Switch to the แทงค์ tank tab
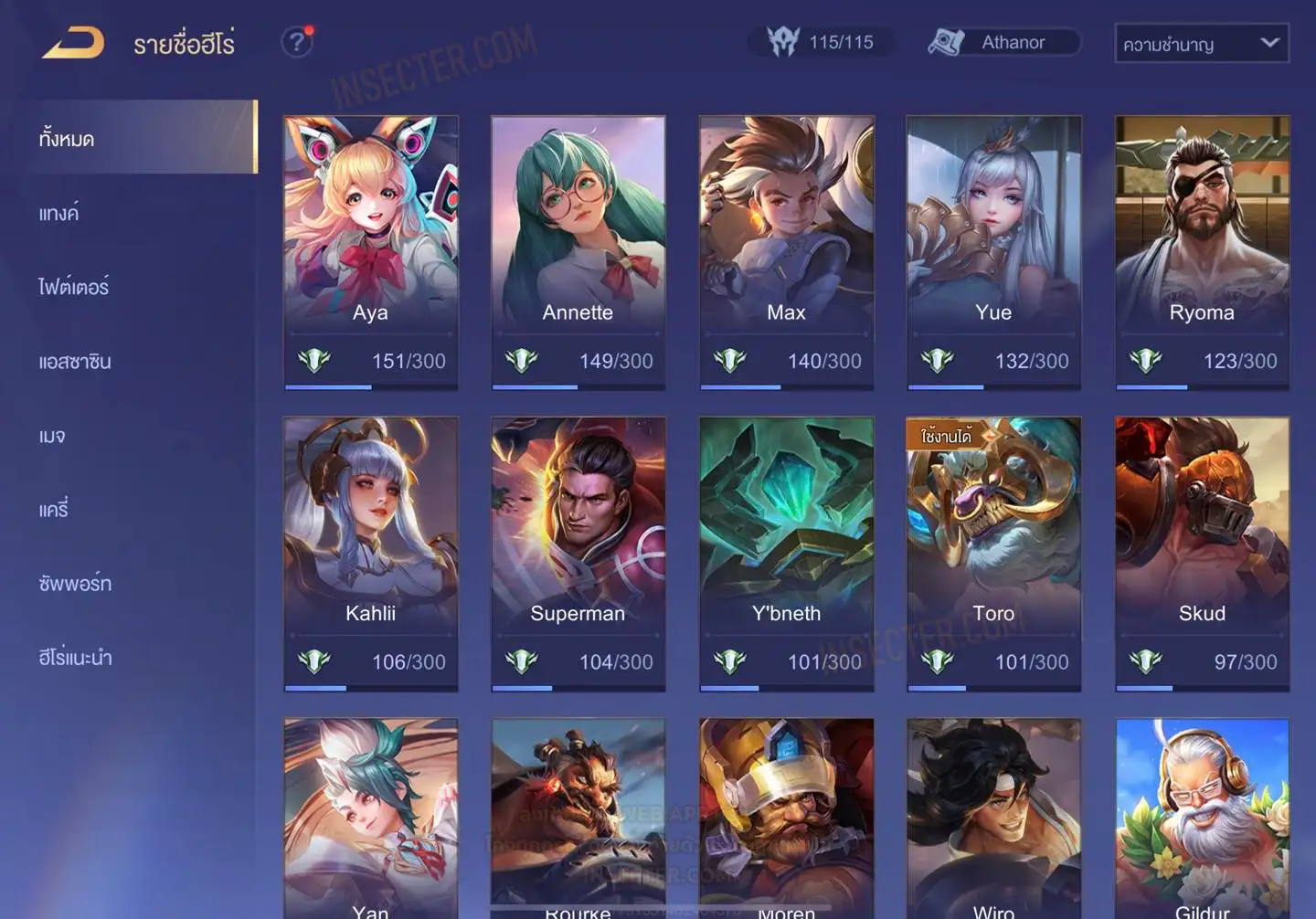This screenshot has width=1316, height=919. coord(58,213)
